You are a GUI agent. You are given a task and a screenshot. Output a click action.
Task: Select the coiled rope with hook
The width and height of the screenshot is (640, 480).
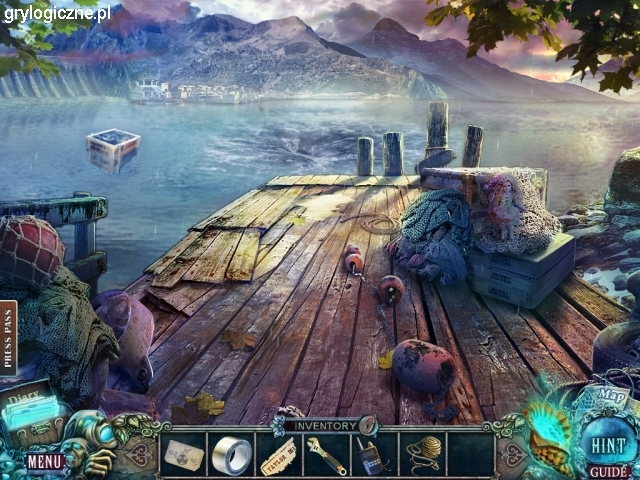pyautogui.click(x=422, y=456)
